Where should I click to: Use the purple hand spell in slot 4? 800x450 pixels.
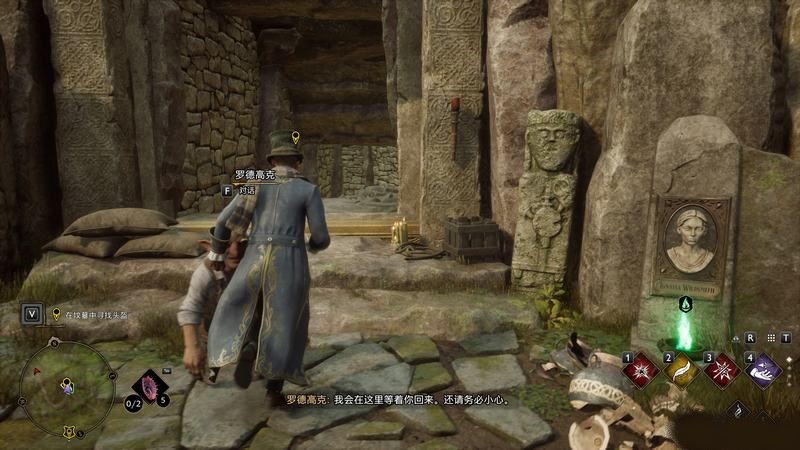tap(765, 370)
